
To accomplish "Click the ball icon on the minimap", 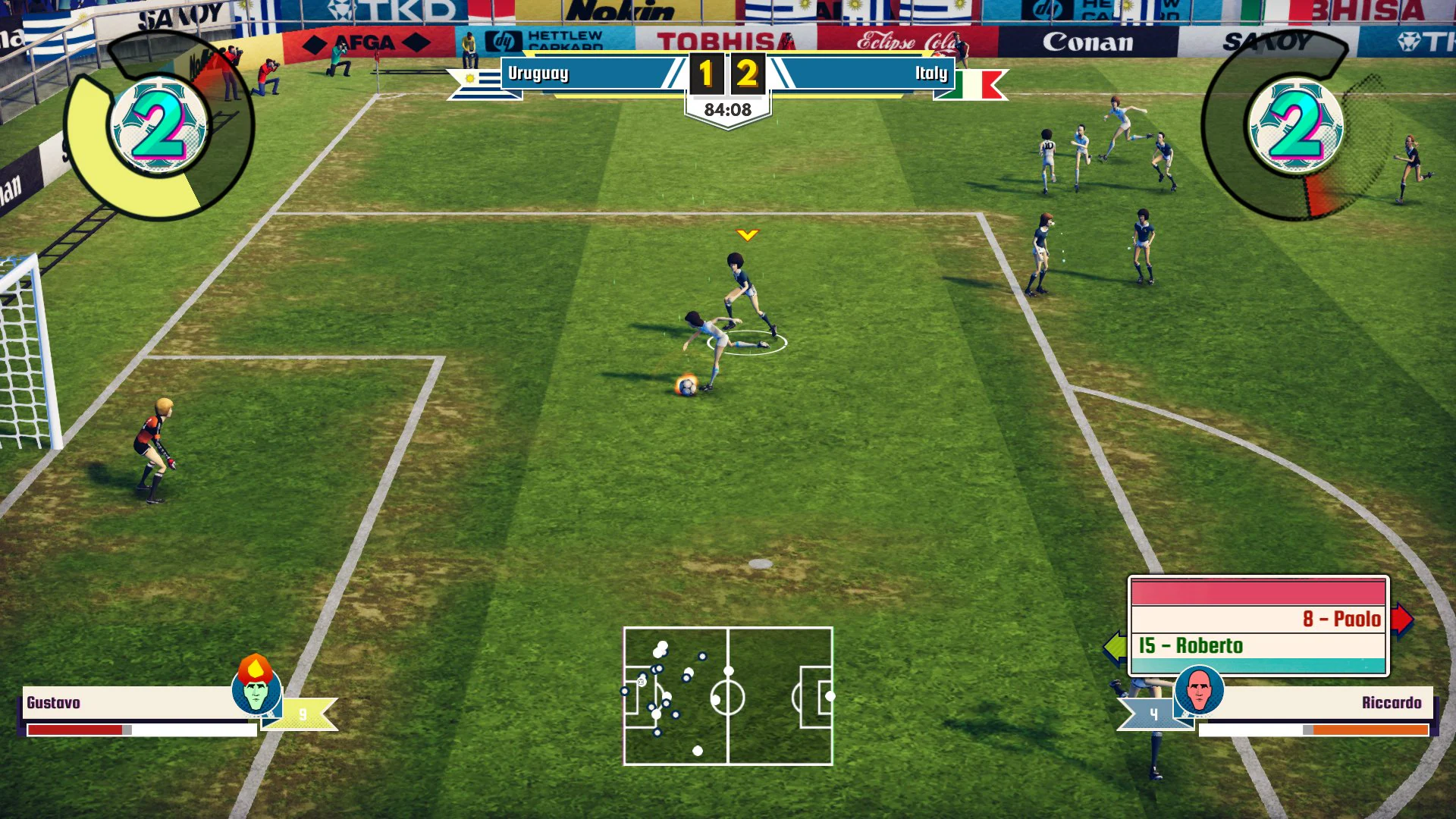I will tap(641, 682).
